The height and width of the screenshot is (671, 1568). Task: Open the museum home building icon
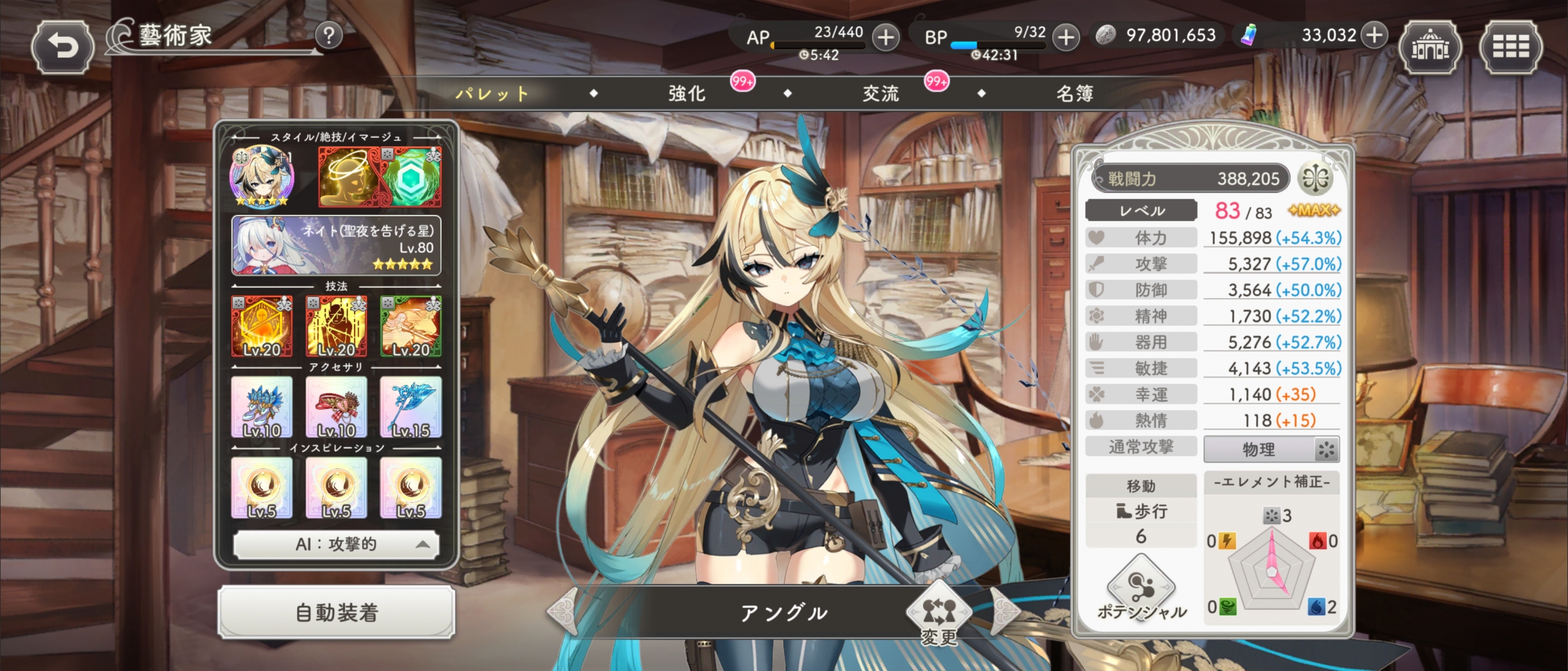(x=1430, y=47)
